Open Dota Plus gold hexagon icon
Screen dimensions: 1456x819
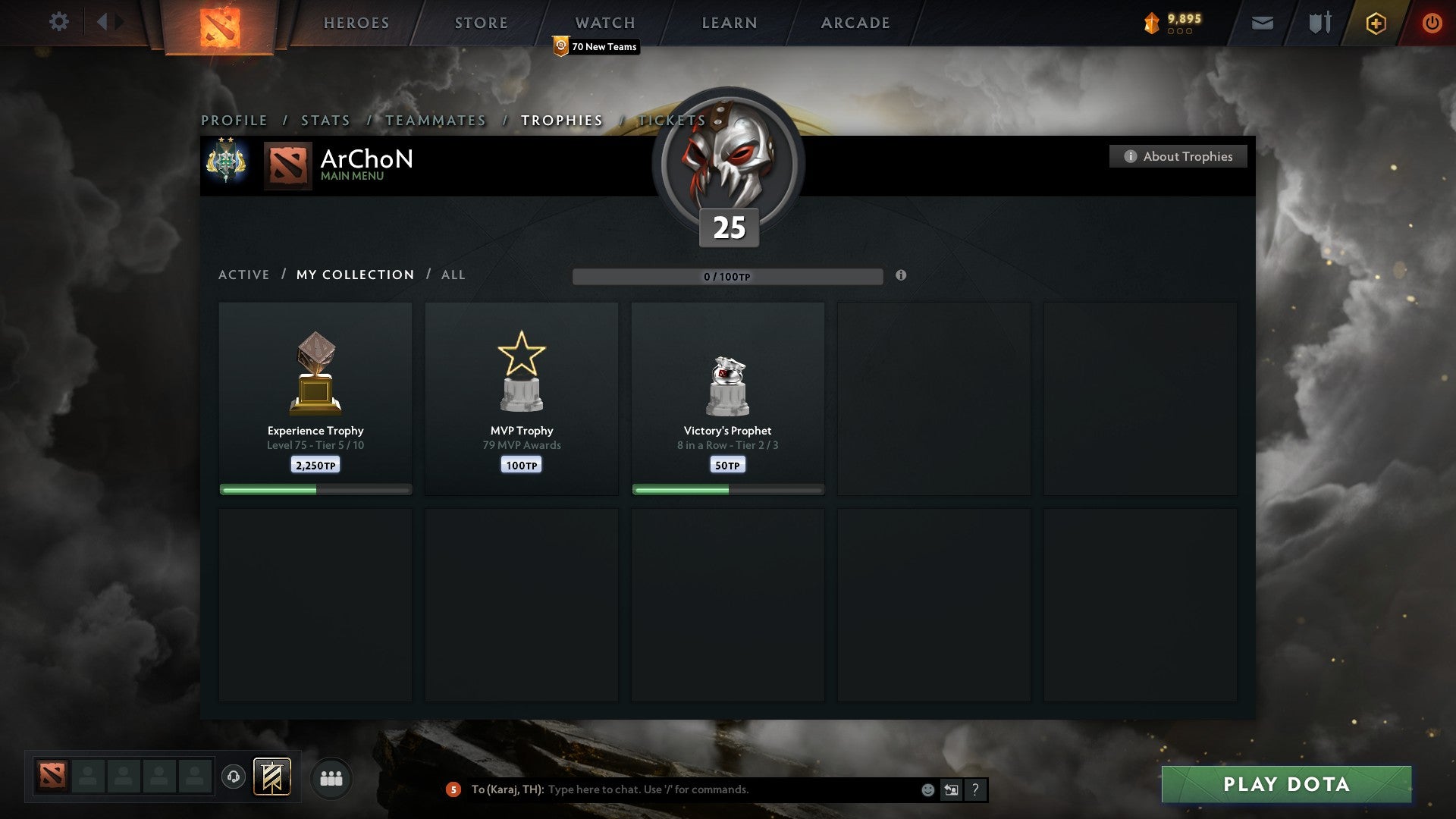click(x=1375, y=23)
